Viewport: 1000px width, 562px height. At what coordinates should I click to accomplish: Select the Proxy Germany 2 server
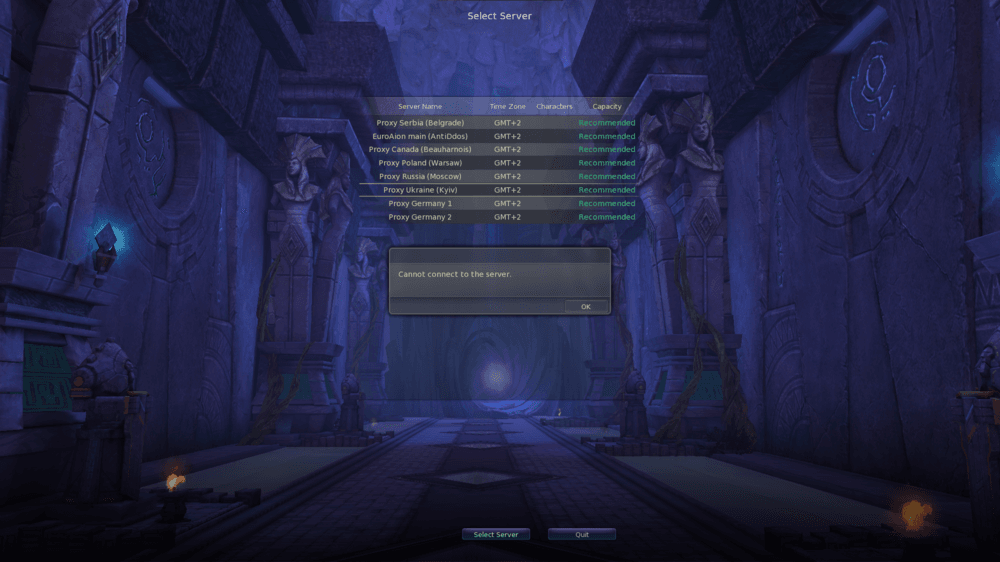(420, 217)
